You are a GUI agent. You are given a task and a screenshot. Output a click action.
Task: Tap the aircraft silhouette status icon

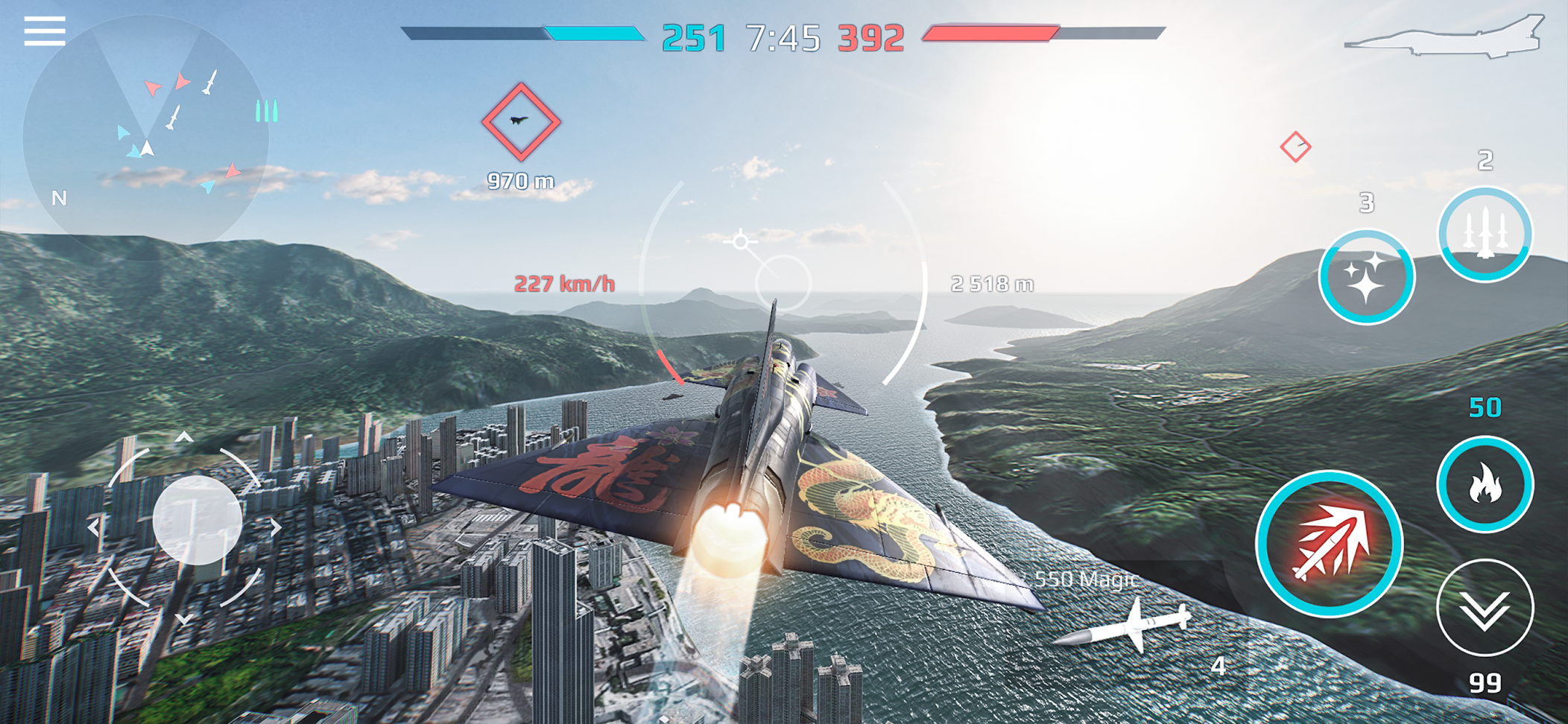click(1444, 36)
